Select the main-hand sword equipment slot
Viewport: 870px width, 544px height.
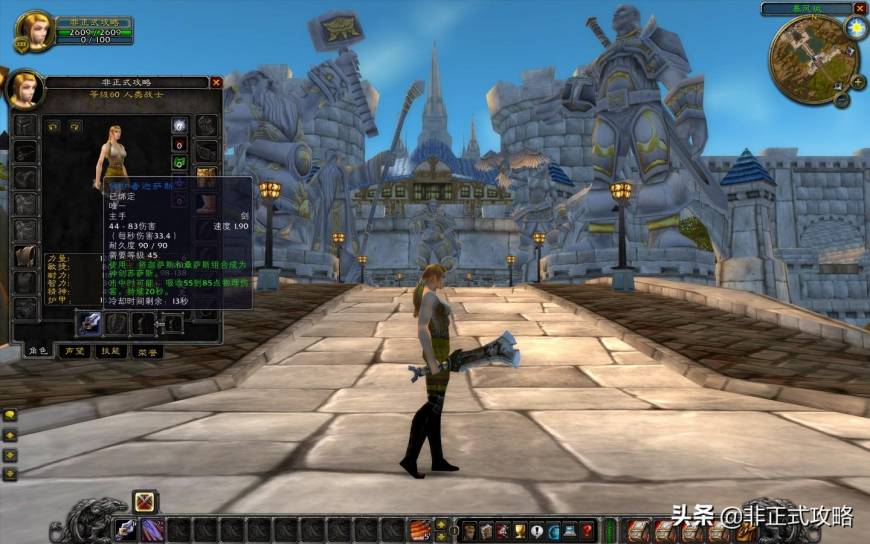pyautogui.click(x=89, y=323)
